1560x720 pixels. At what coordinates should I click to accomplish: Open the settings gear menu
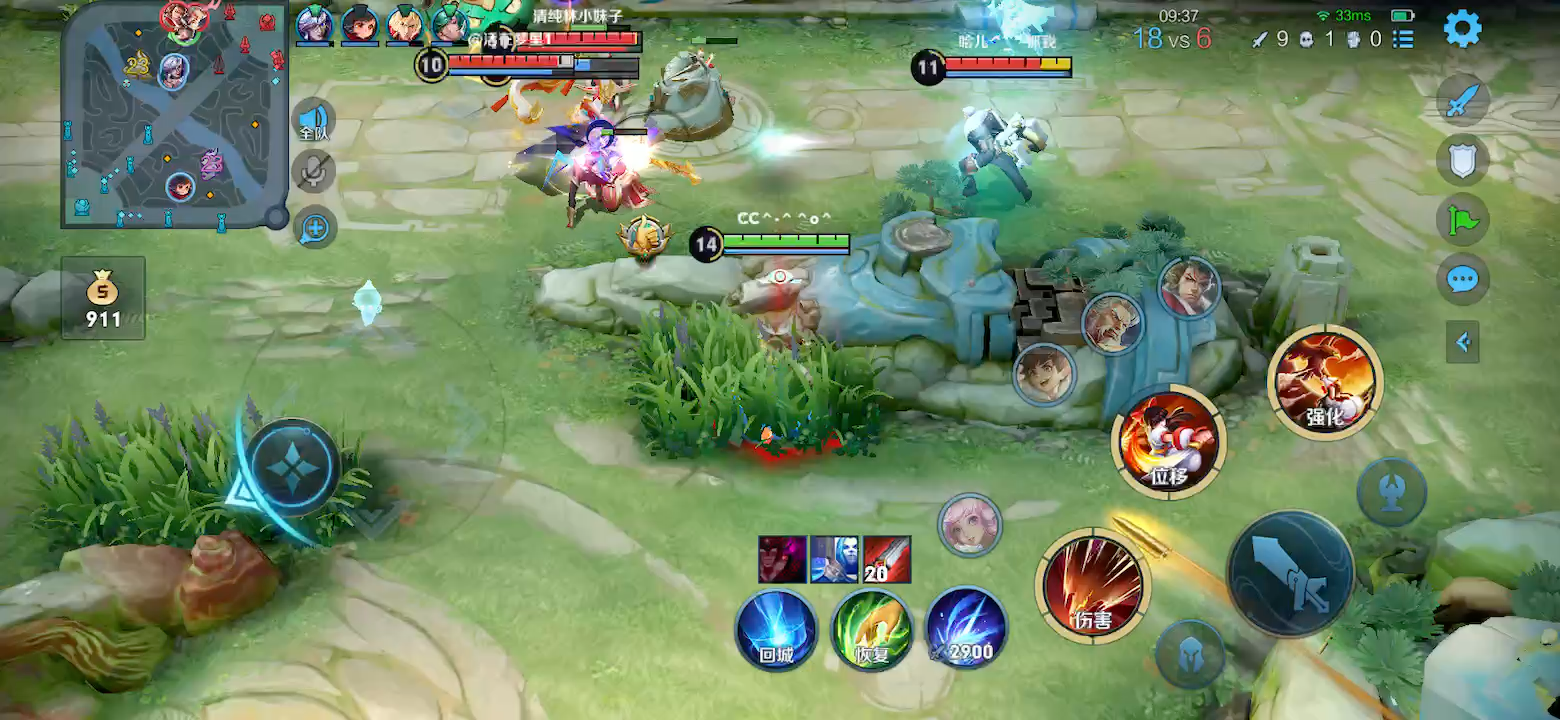tap(1462, 29)
